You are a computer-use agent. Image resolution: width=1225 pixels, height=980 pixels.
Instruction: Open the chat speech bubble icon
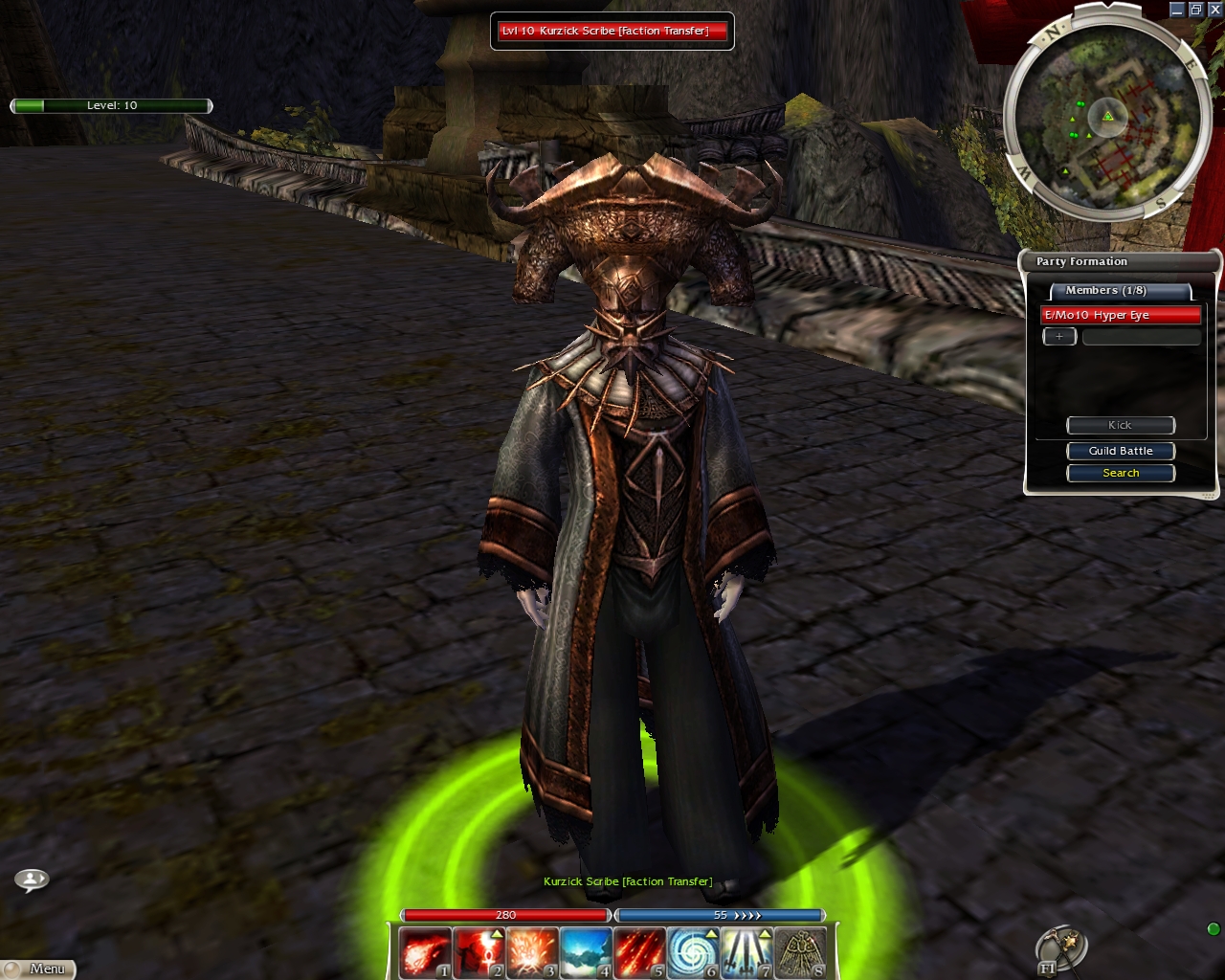click(32, 879)
